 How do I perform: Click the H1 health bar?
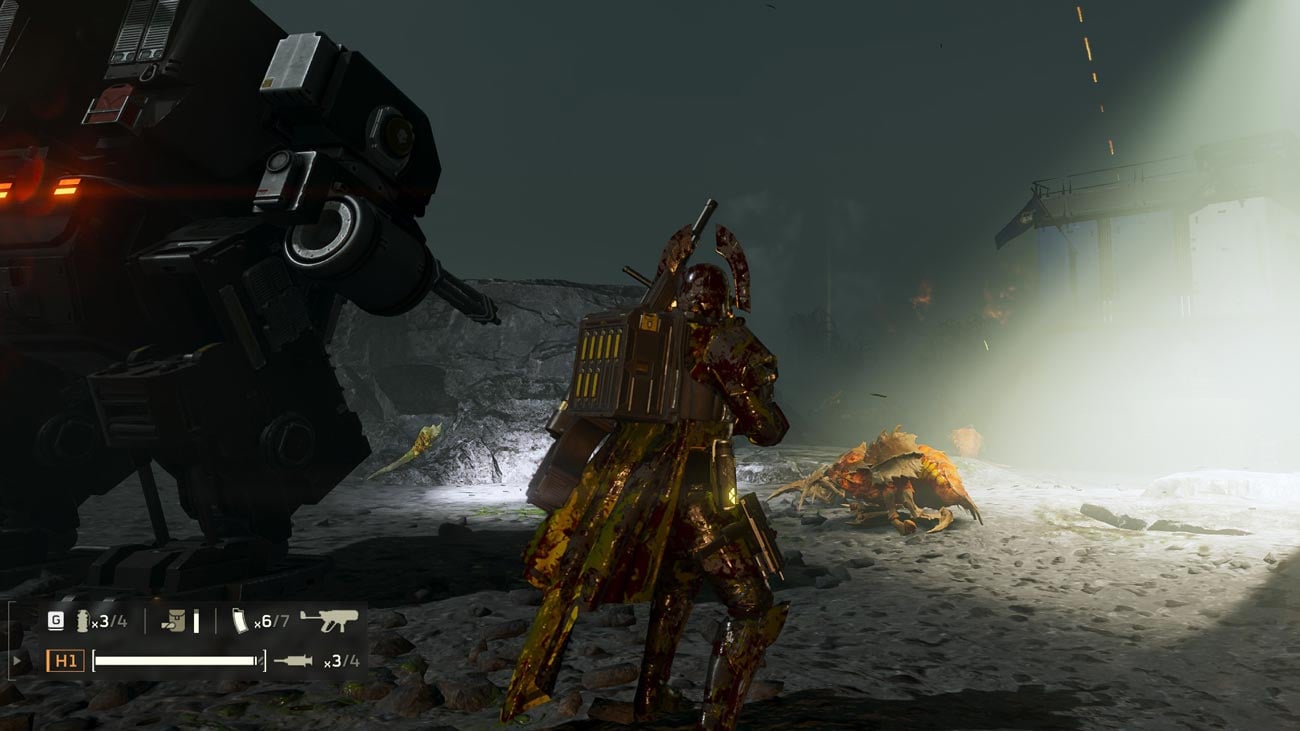coord(178,660)
